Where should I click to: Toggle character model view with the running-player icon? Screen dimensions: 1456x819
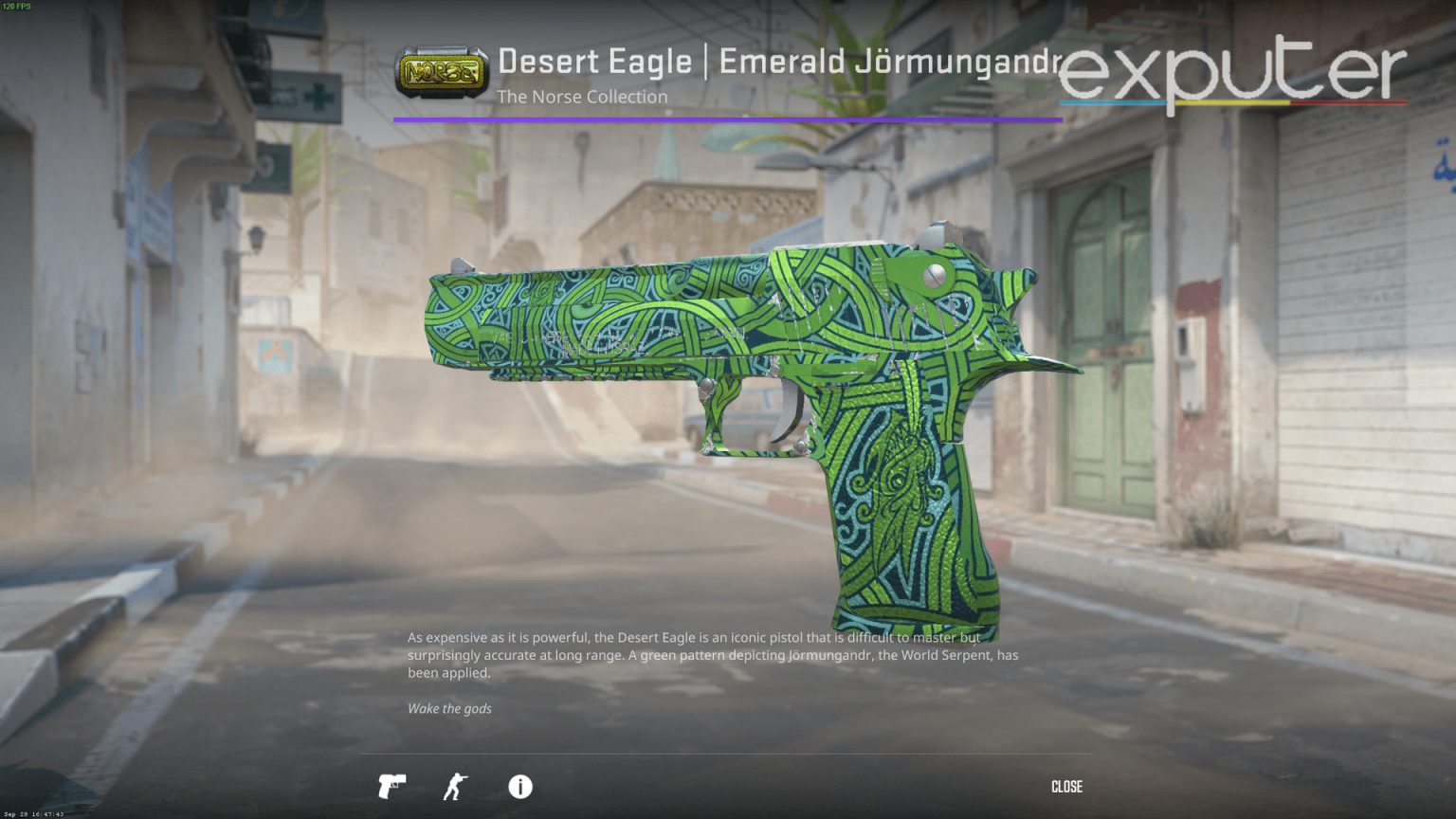click(x=455, y=787)
